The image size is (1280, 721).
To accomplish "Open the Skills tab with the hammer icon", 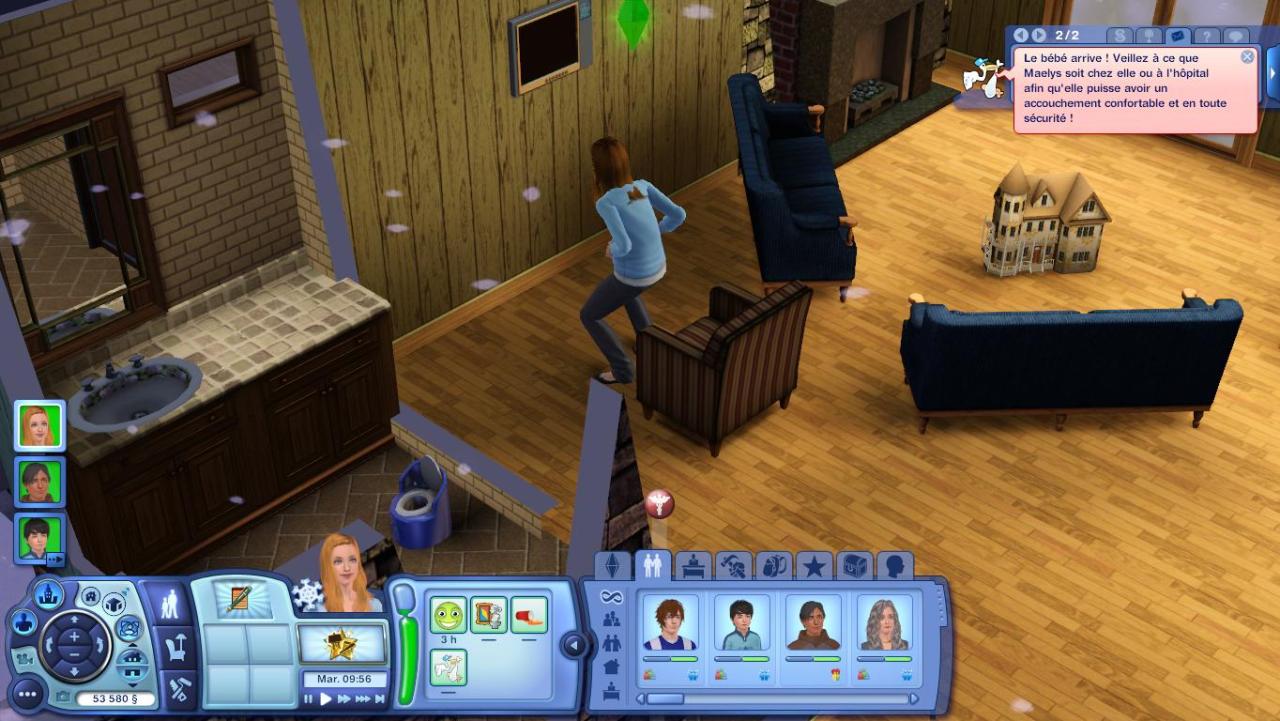I will [734, 566].
